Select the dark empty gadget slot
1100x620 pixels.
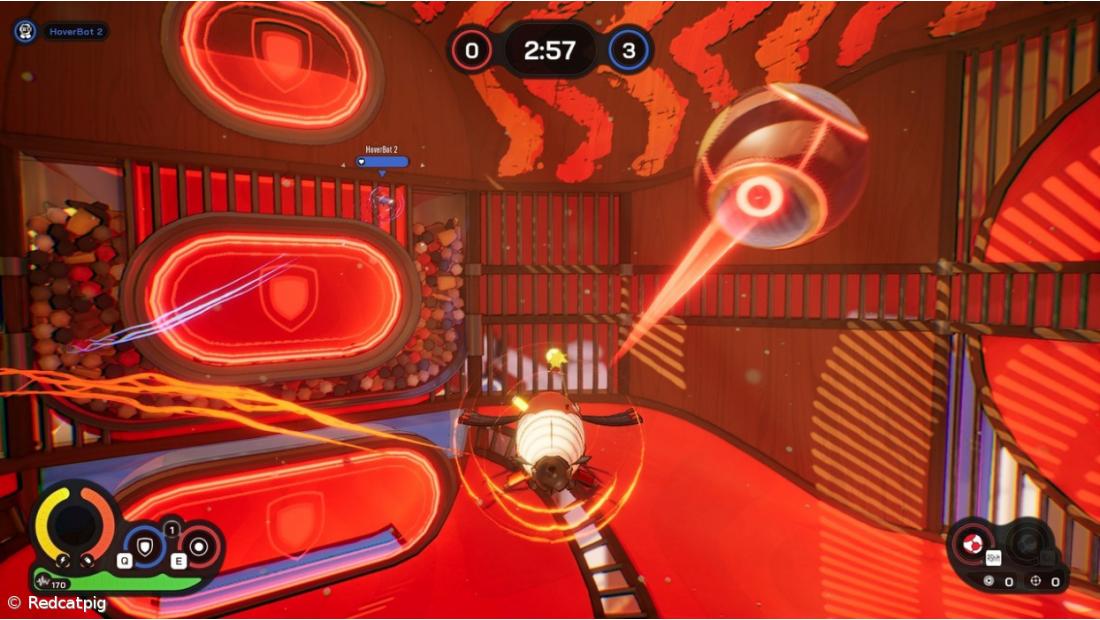tap(1025, 544)
